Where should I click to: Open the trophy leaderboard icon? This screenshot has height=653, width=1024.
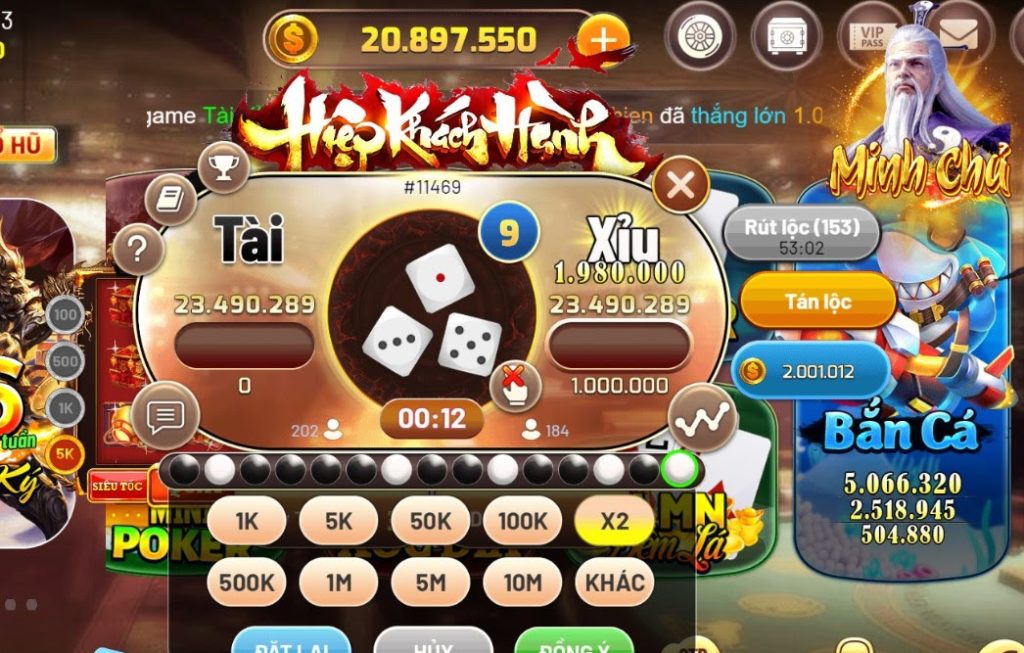223,167
